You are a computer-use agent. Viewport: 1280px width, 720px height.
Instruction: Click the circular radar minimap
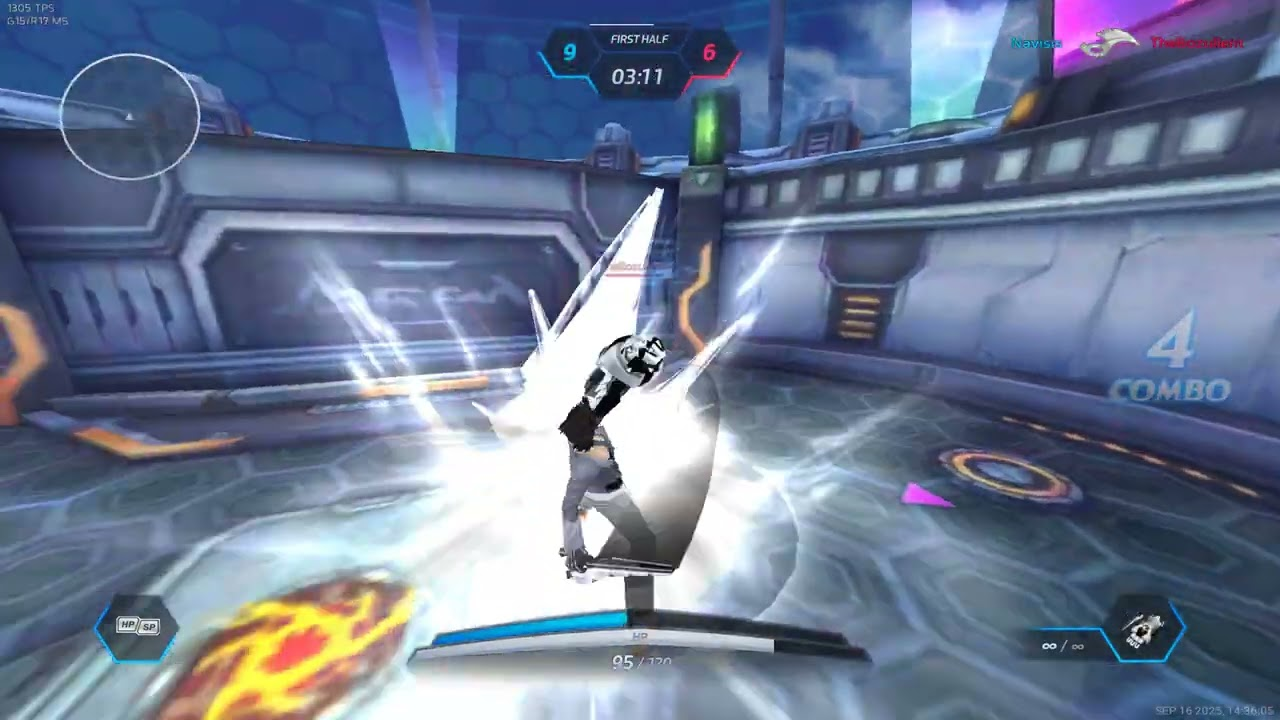tap(130, 117)
